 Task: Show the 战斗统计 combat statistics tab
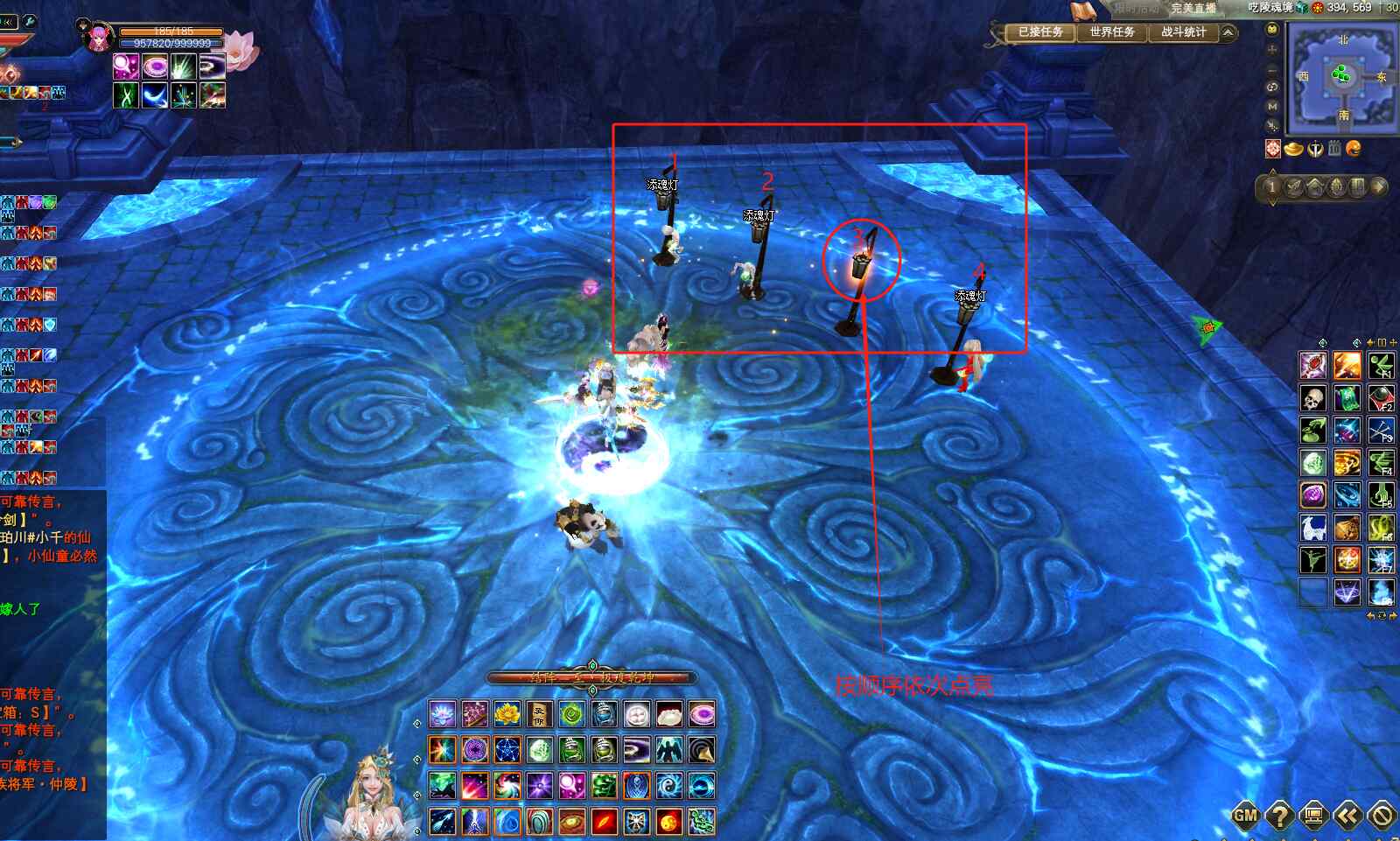click(x=1183, y=32)
